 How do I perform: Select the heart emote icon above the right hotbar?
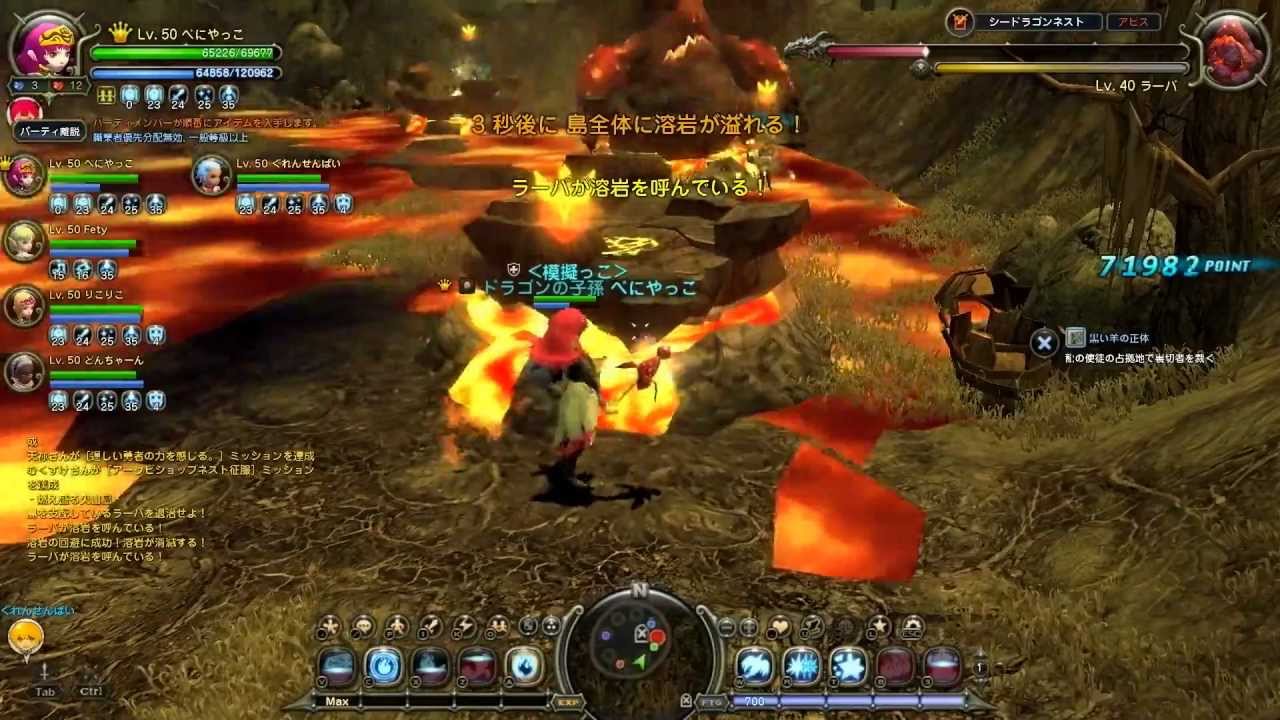click(x=780, y=626)
